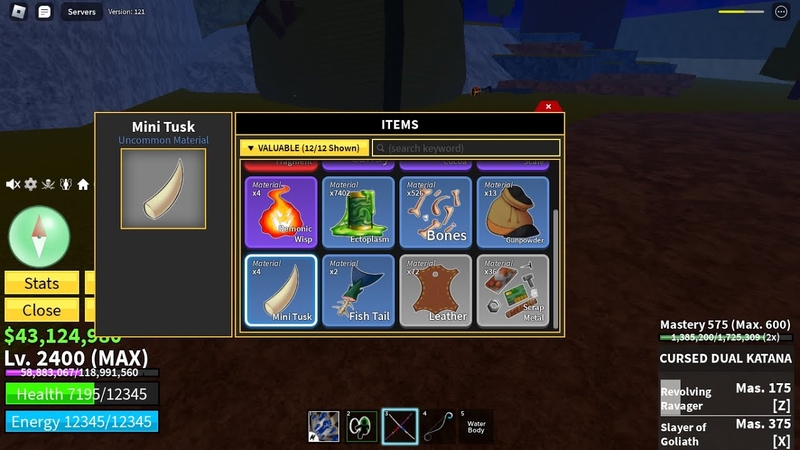Select the Cursed Dual Katana hotbar slot

[399, 427]
